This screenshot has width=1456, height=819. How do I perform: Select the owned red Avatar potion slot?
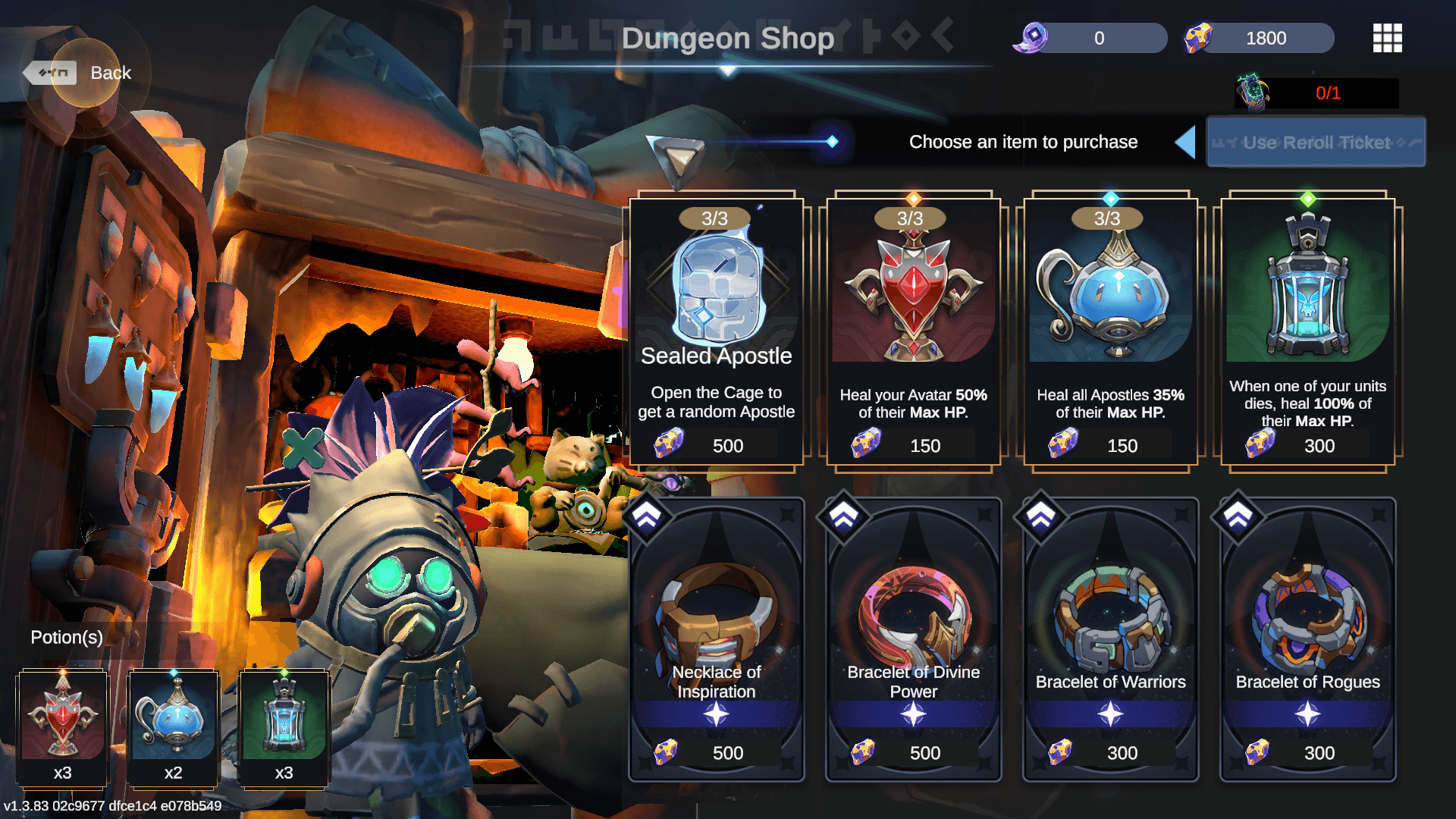point(63,728)
